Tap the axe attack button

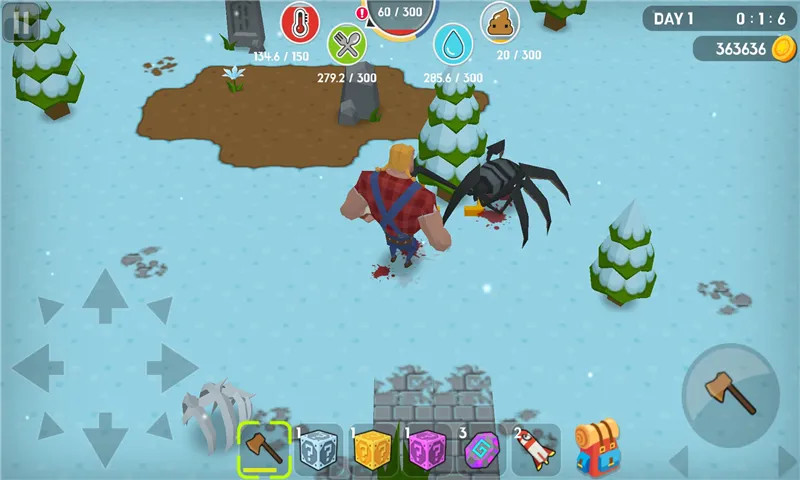point(731,394)
